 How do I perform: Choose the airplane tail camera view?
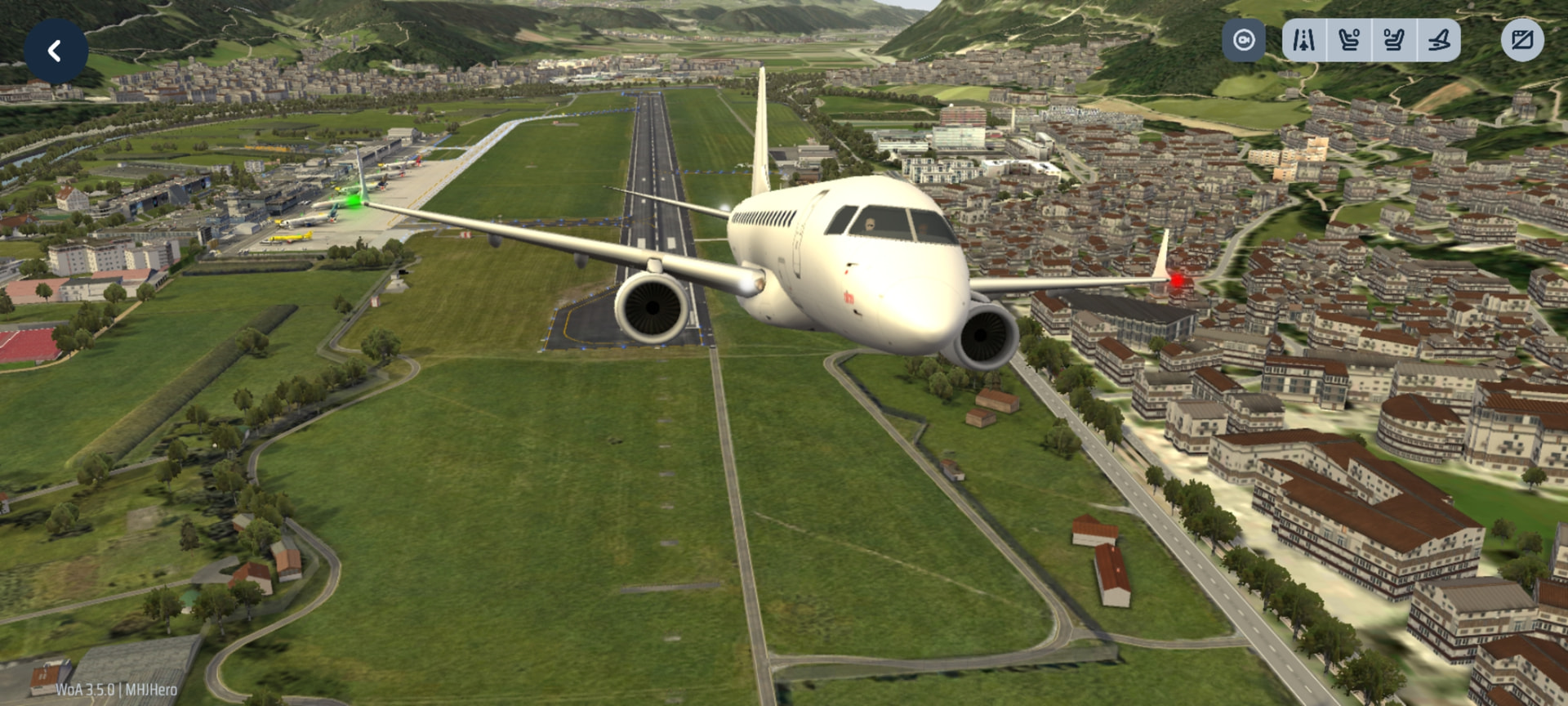point(1439,40)
